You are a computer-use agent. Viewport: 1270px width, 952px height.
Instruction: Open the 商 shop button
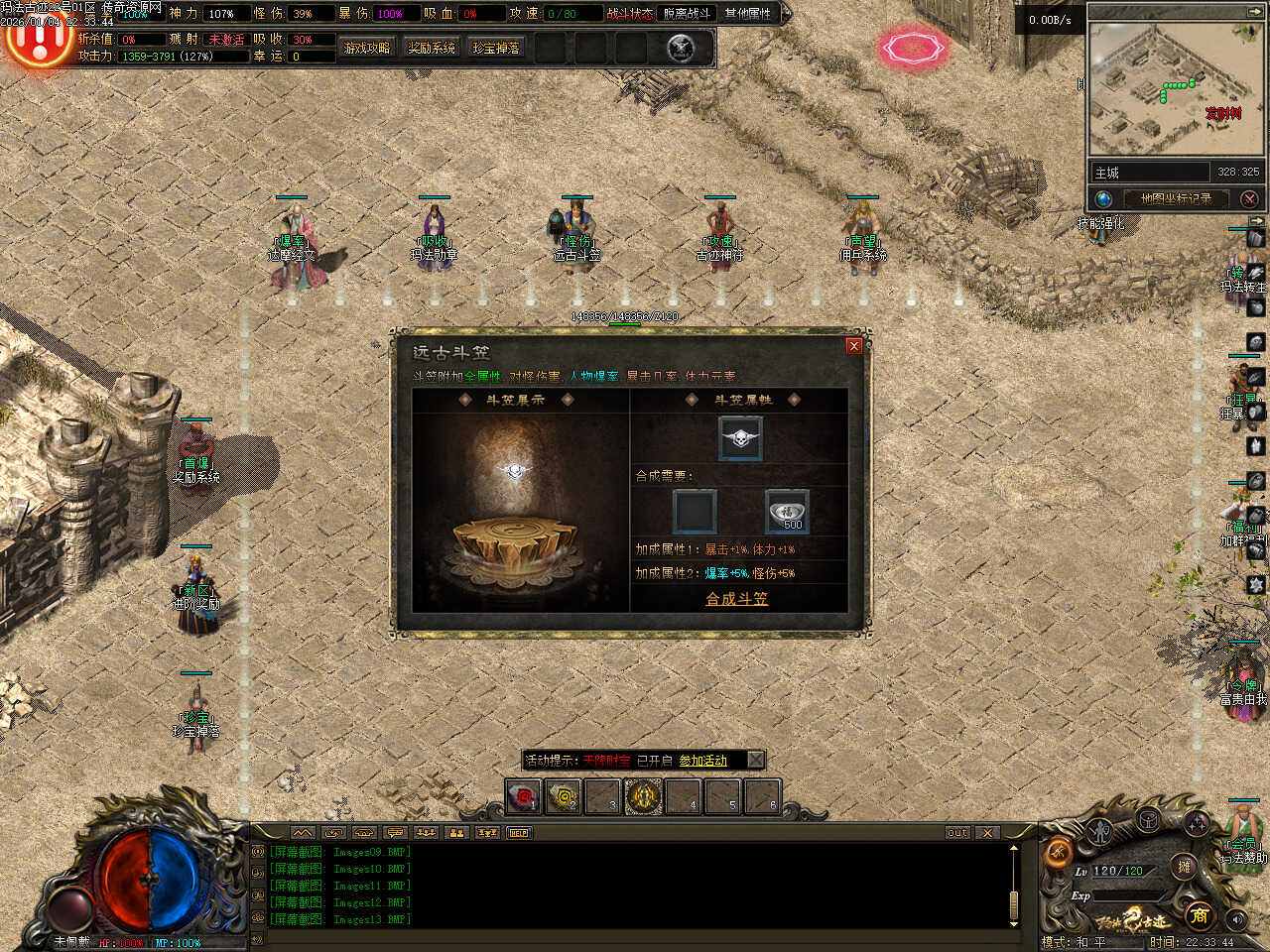pyautogui.click(x=1199, y=915)
